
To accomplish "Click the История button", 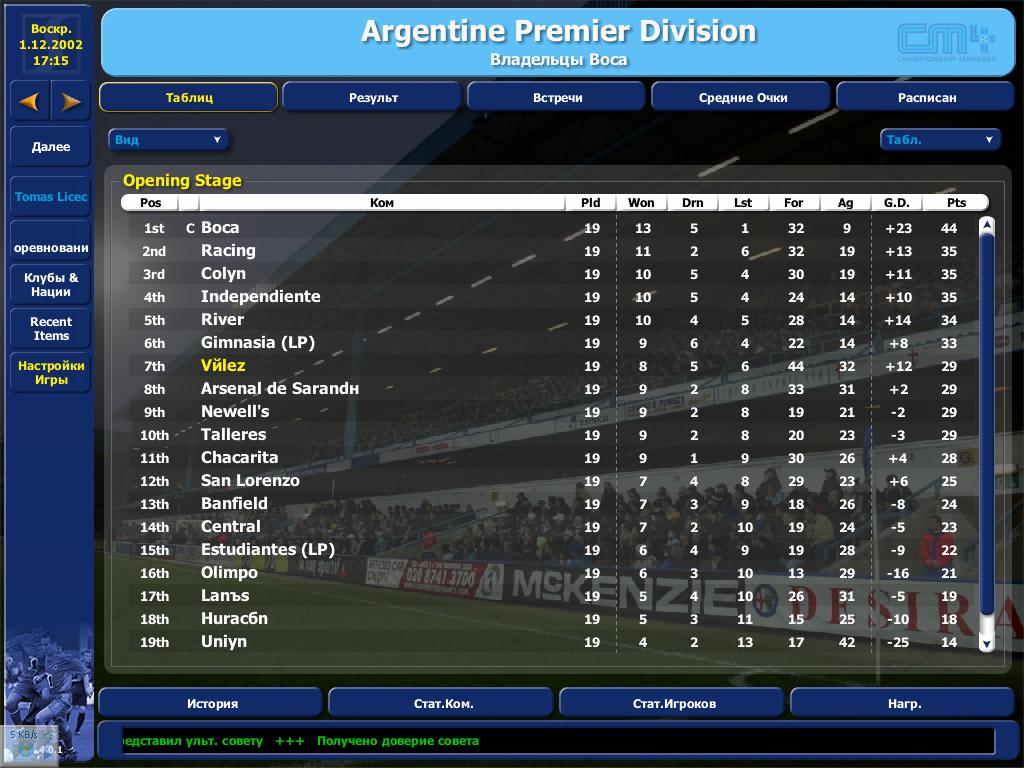I will 213,703.
